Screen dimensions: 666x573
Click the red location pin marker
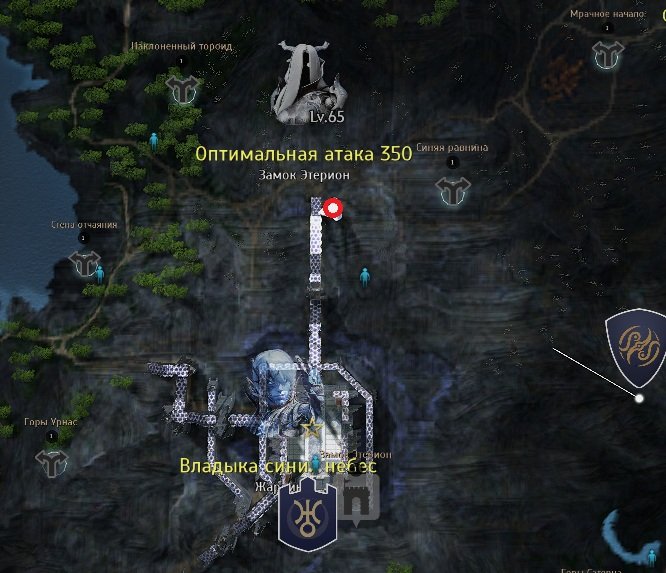coord(333,208)
